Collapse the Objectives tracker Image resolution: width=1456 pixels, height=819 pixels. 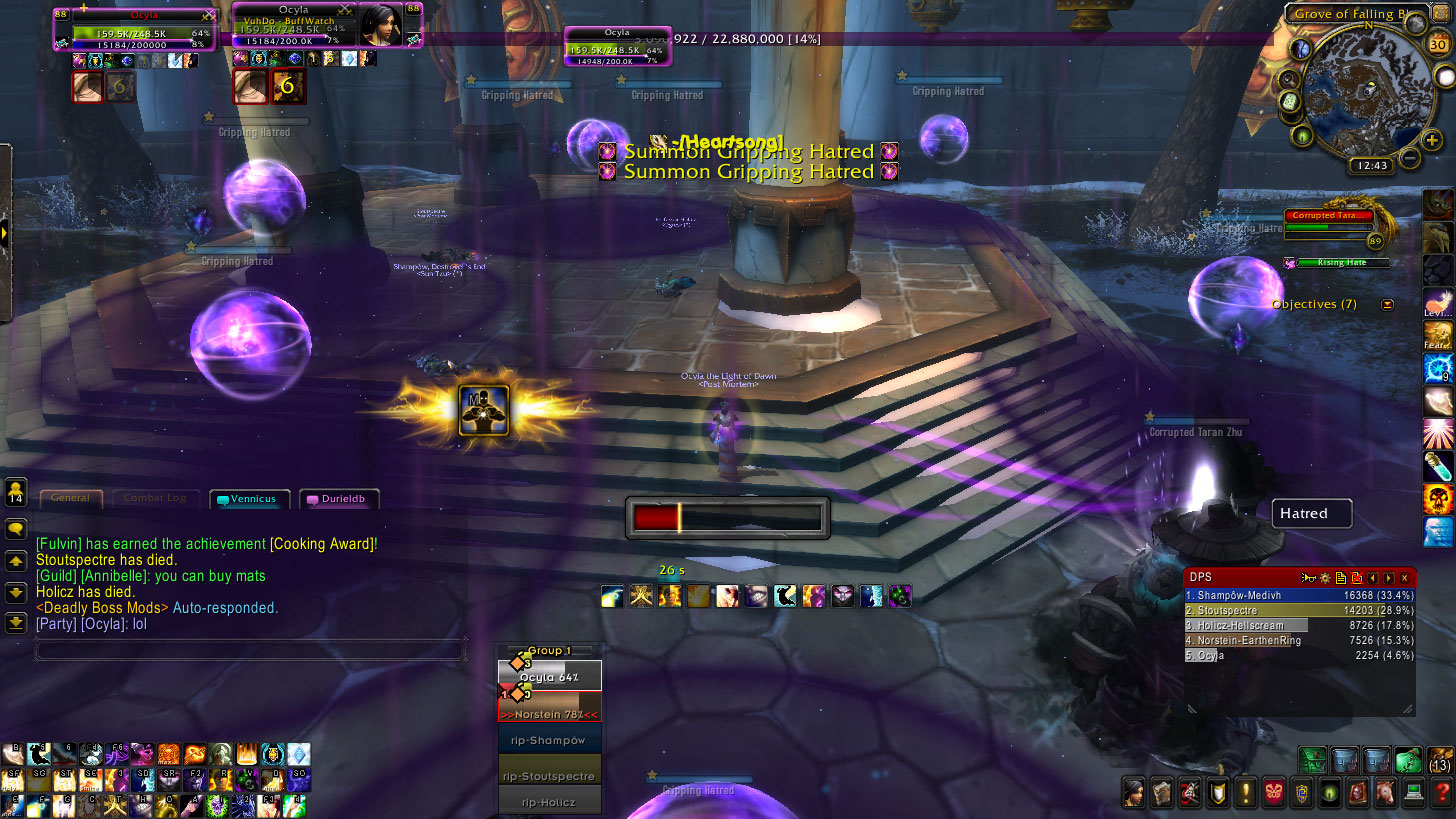[x=1387, y=304]
